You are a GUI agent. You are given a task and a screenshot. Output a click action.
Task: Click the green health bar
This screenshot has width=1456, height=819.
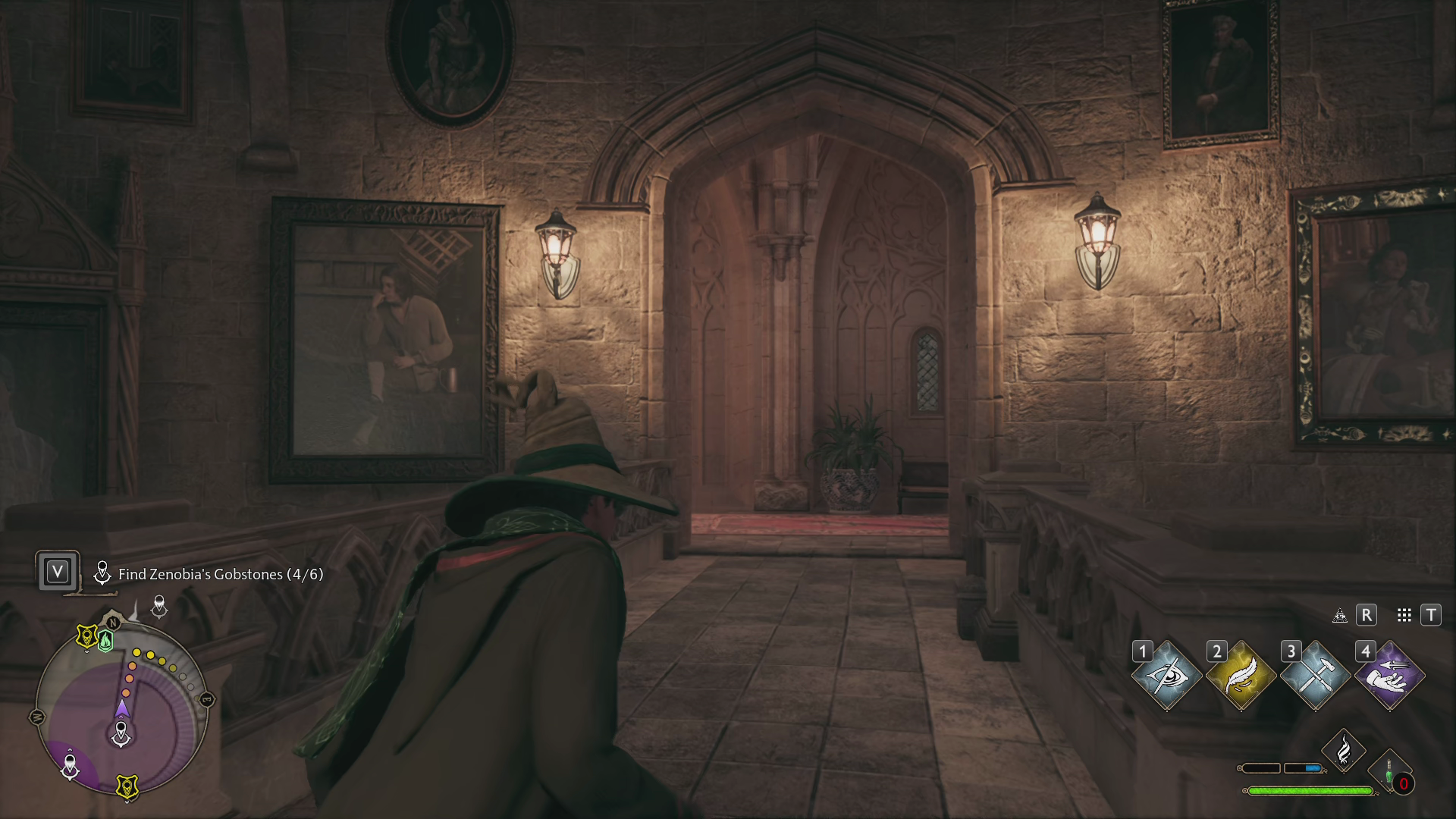(1310, 791)
